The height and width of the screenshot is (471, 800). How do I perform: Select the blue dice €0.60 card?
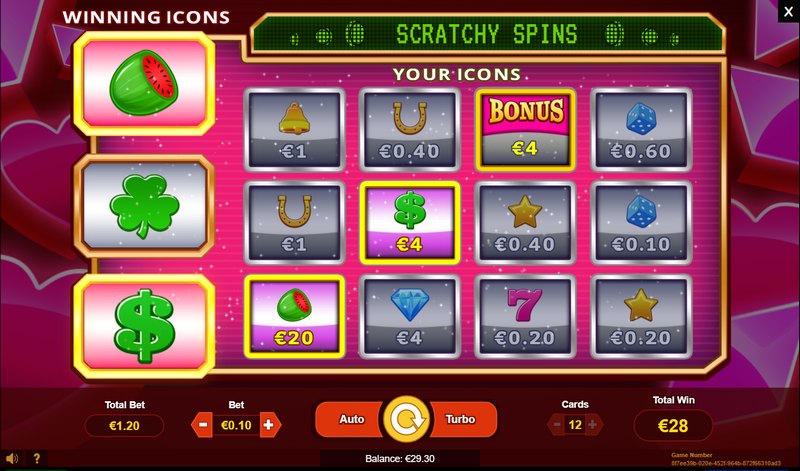tap(641, 127)
